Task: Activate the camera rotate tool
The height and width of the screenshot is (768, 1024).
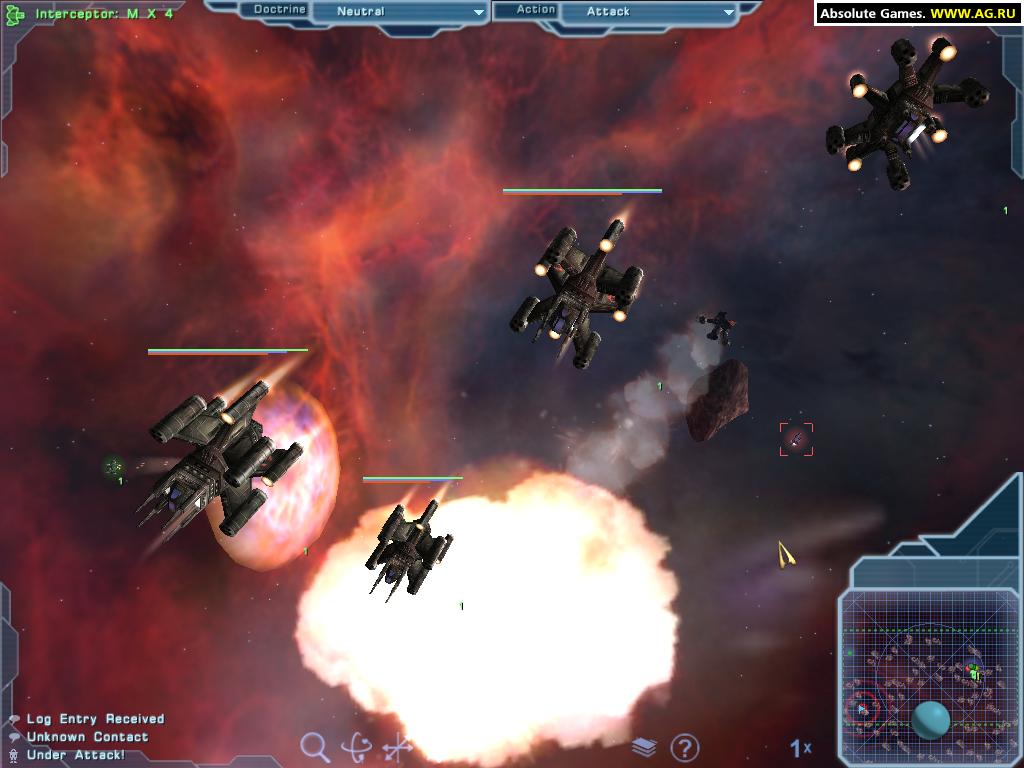Action: click(356, 747)
